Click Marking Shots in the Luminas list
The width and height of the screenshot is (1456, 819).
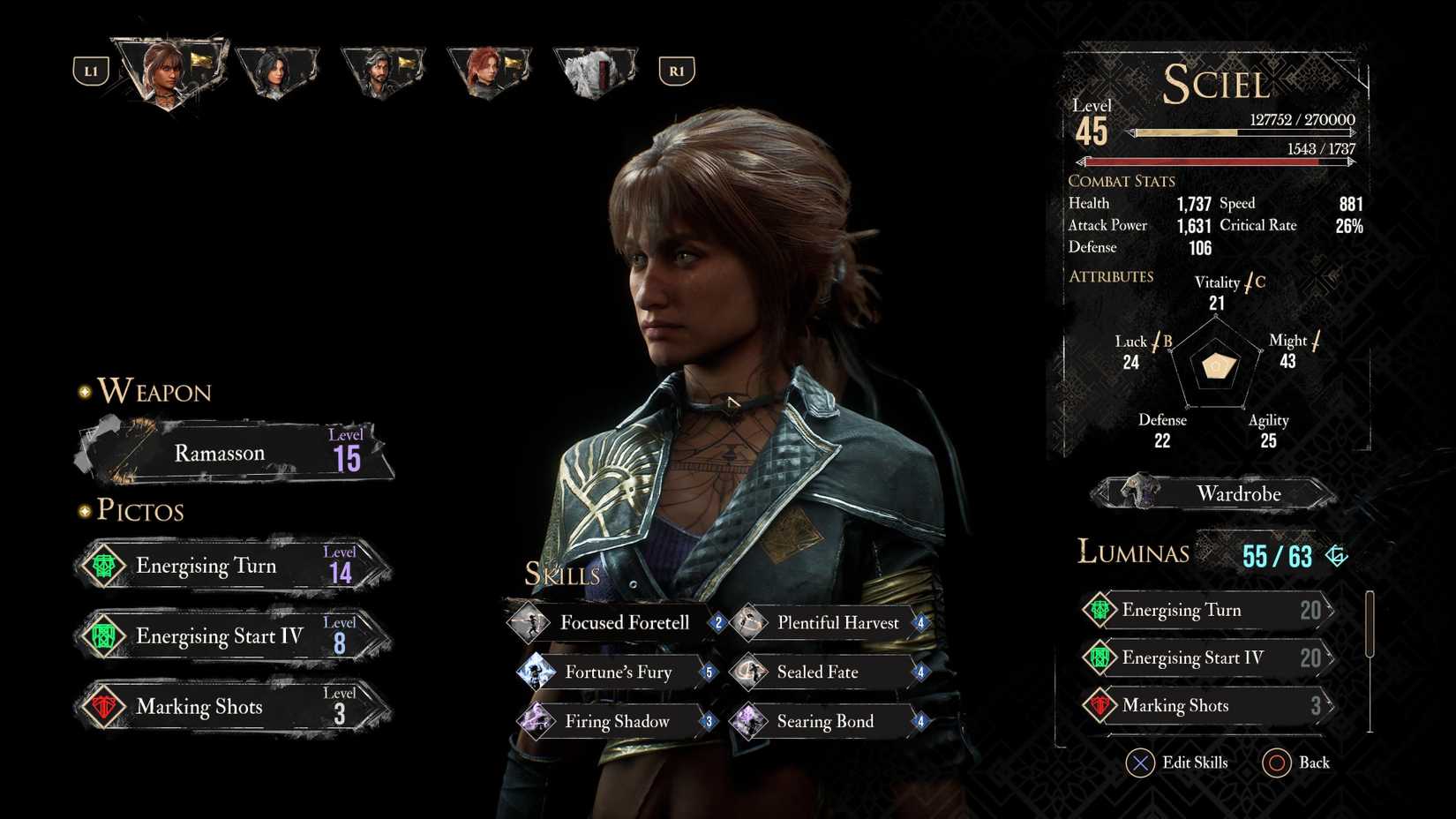point(1207,705)
